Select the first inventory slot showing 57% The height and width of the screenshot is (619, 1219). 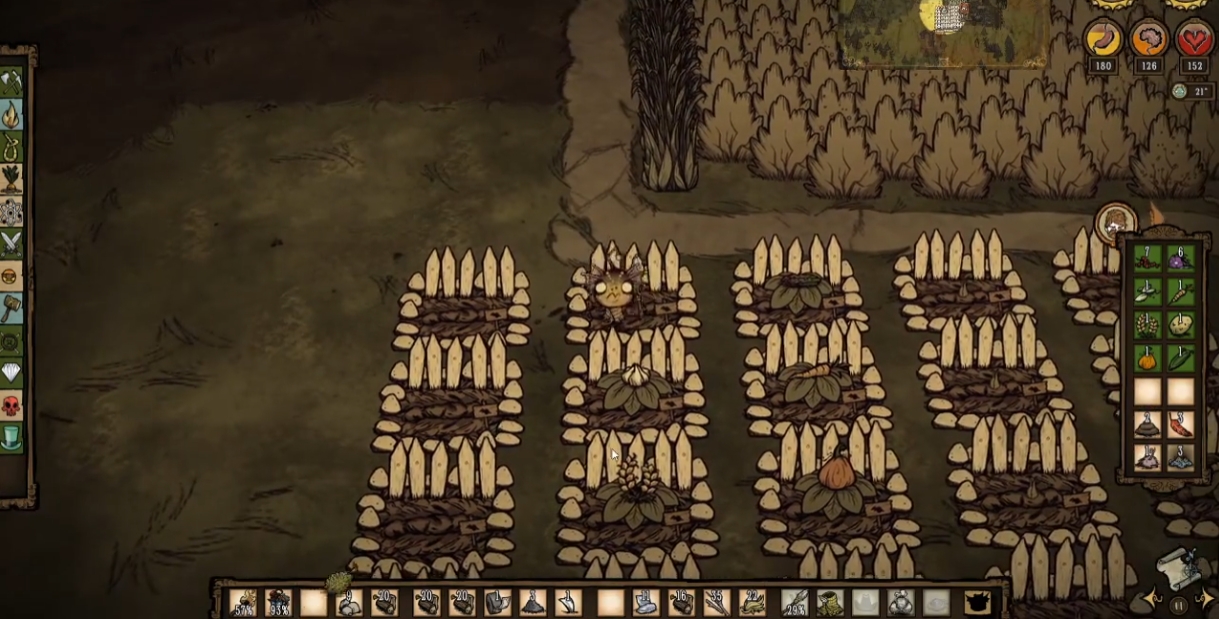tap(242, 602)
